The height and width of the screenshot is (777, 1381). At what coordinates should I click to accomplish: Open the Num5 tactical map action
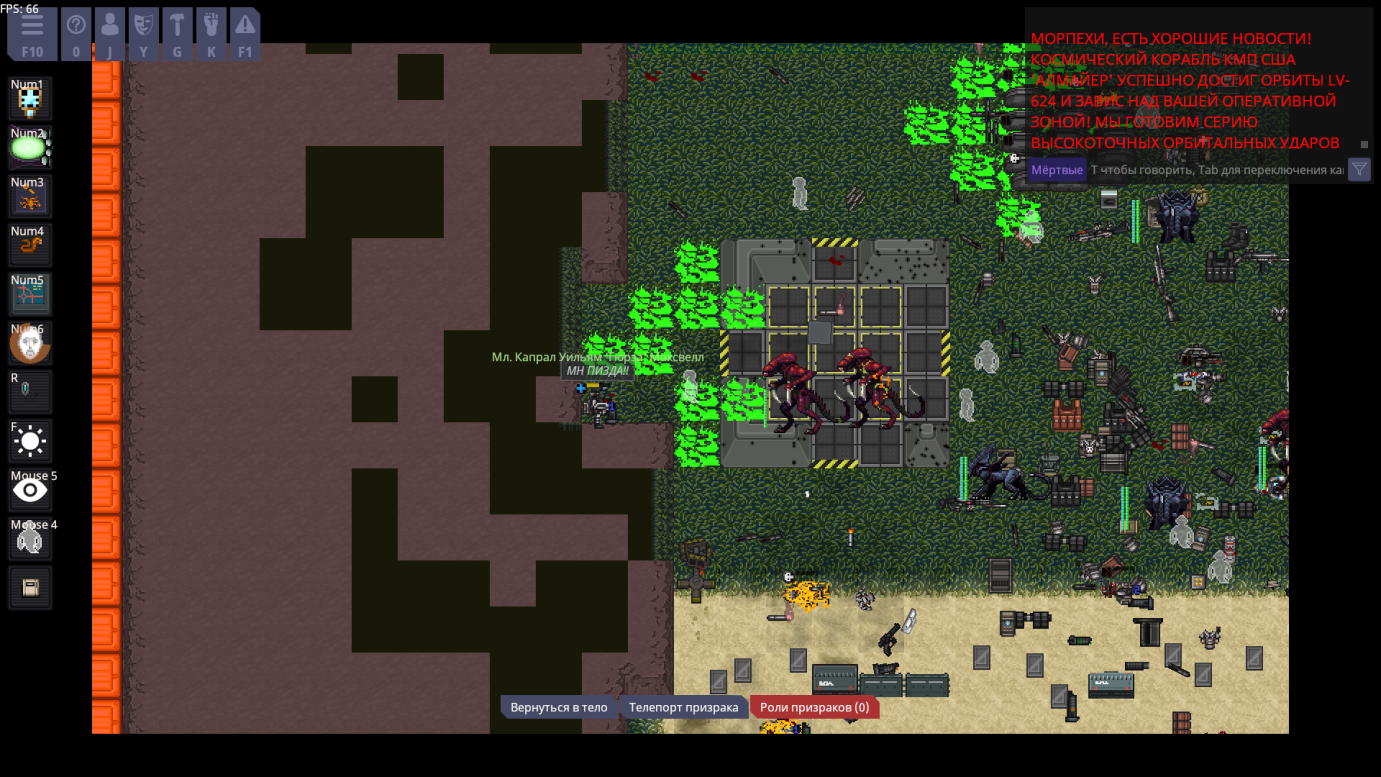click(x=30, y=296)
